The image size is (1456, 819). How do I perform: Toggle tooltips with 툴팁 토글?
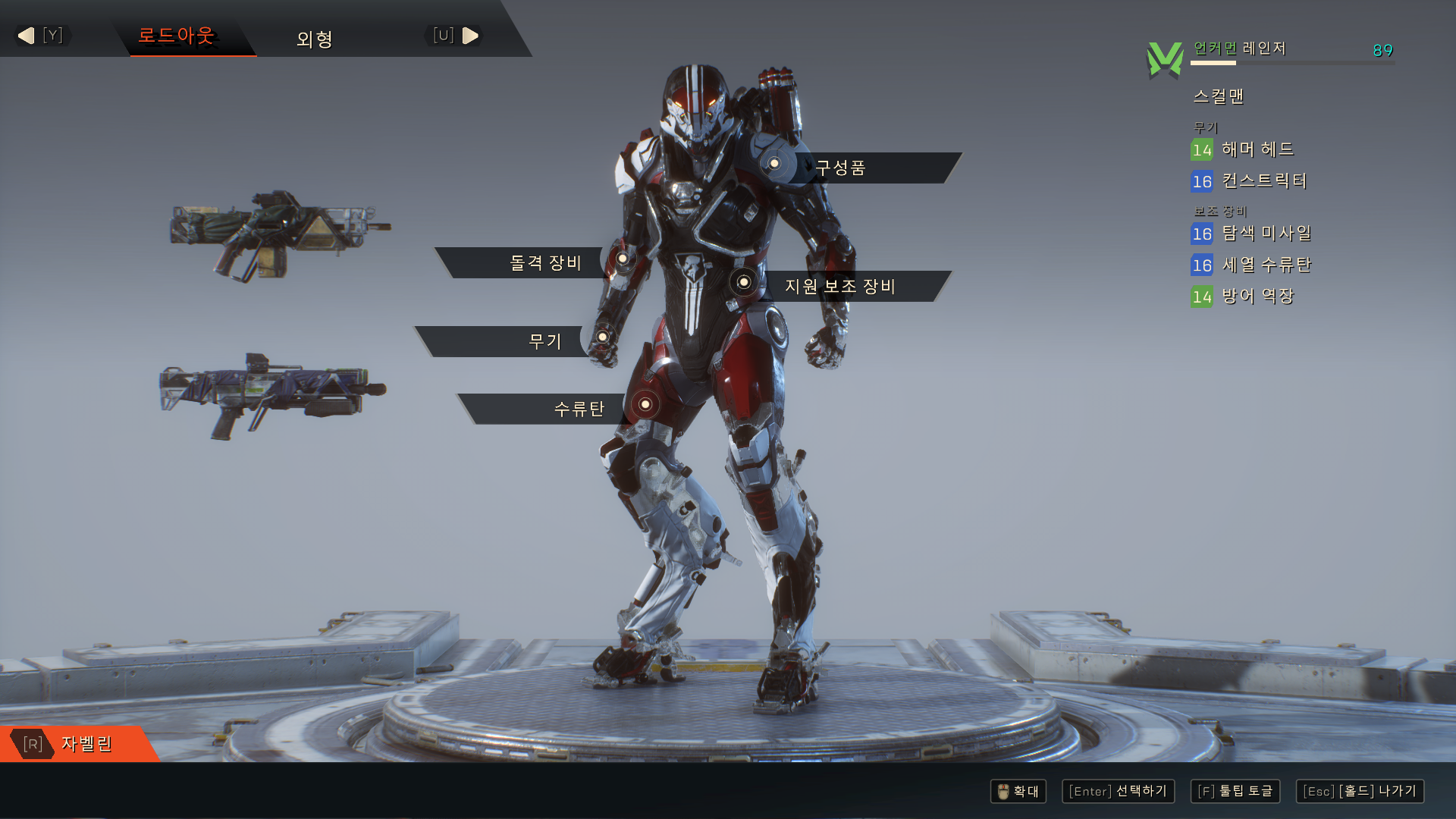1235,791
